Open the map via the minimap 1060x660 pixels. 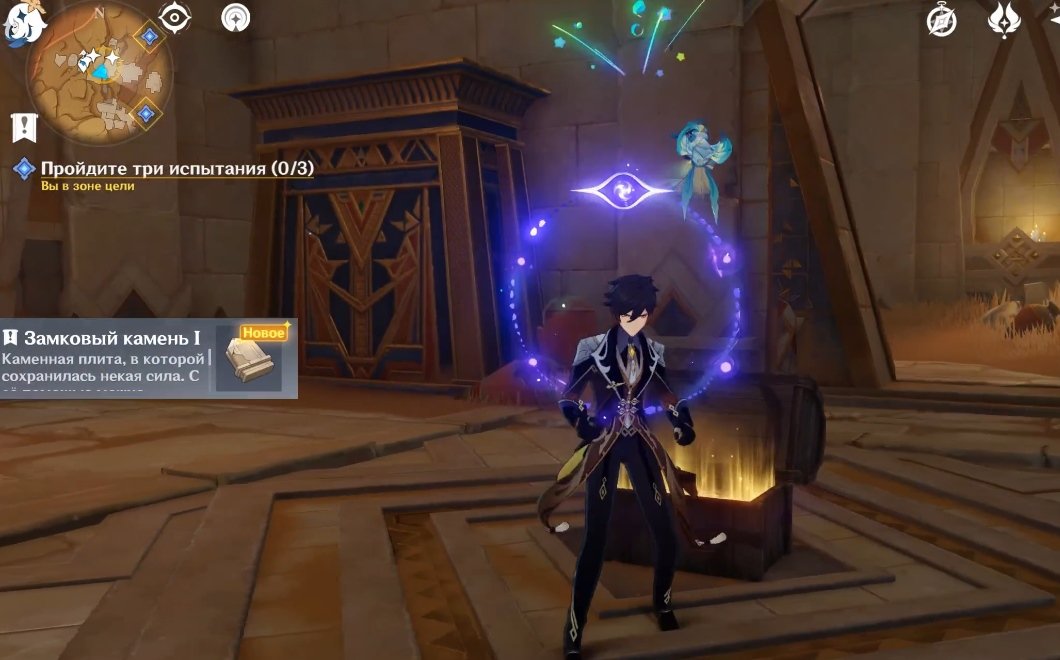point(98,72)
